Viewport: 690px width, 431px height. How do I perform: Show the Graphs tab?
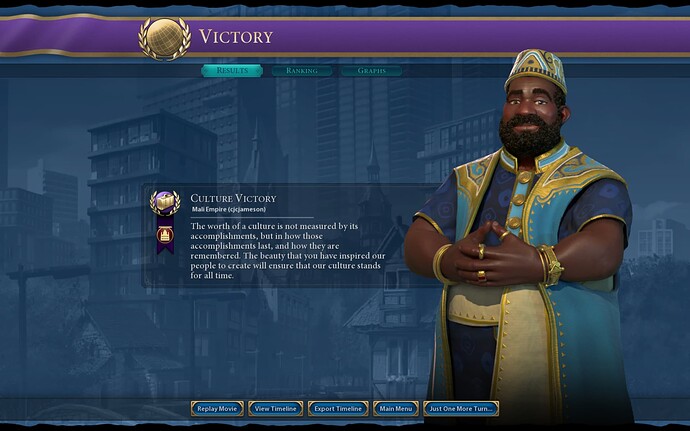point(371,71)
